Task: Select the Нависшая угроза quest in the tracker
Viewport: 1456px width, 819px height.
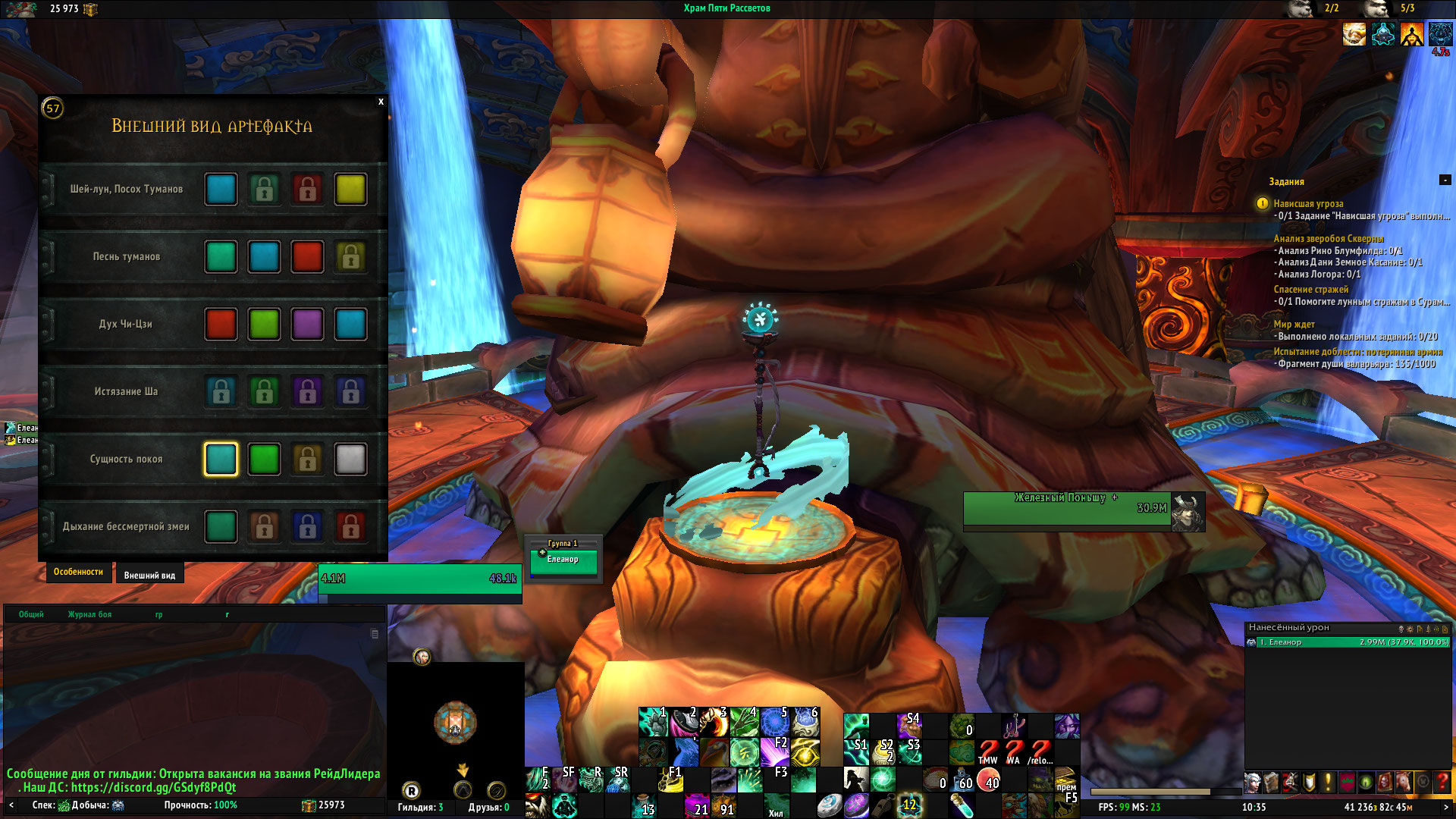Action: click(1308, 204)
